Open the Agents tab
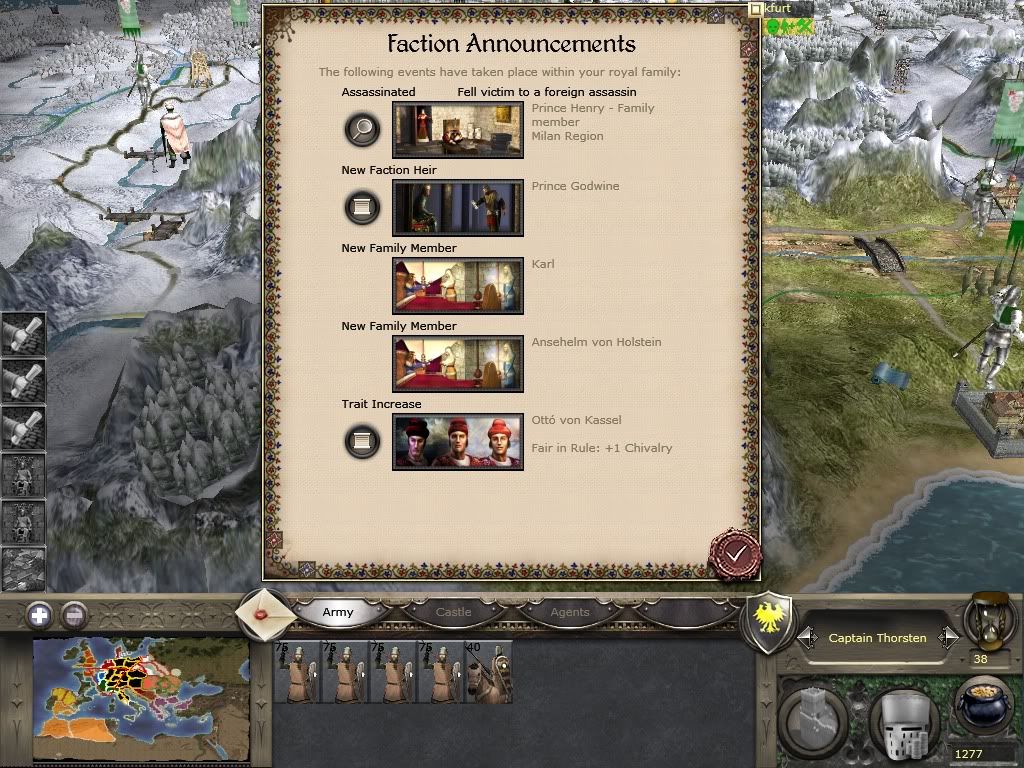 pyautogui.click(x=570, y=612)
